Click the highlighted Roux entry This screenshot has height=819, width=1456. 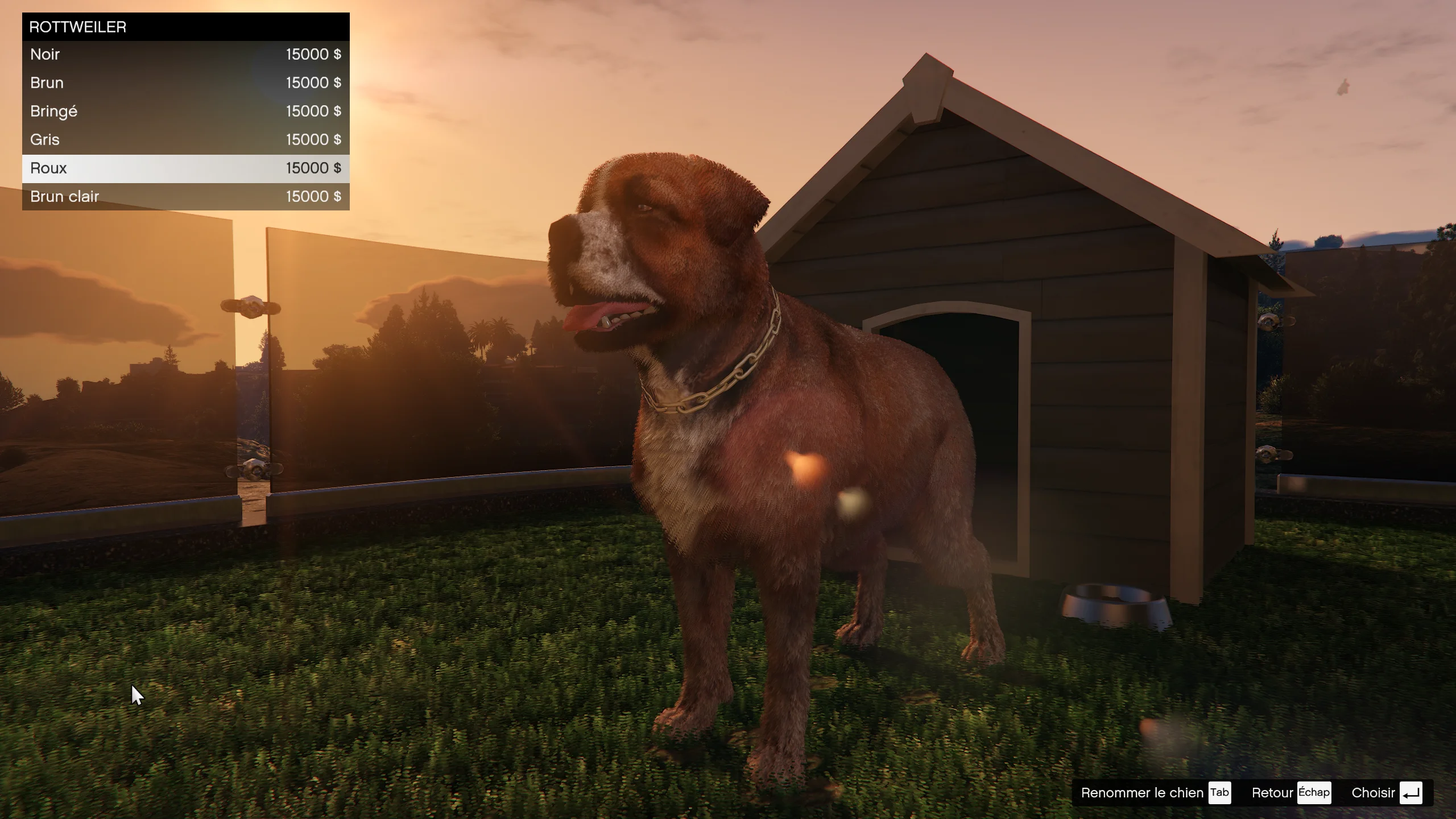(x=185, y=168)
